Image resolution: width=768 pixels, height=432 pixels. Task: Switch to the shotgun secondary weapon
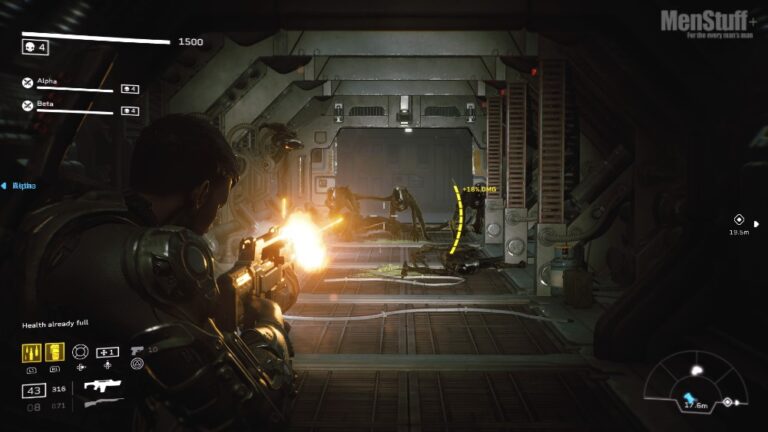(x=103, y=404)
